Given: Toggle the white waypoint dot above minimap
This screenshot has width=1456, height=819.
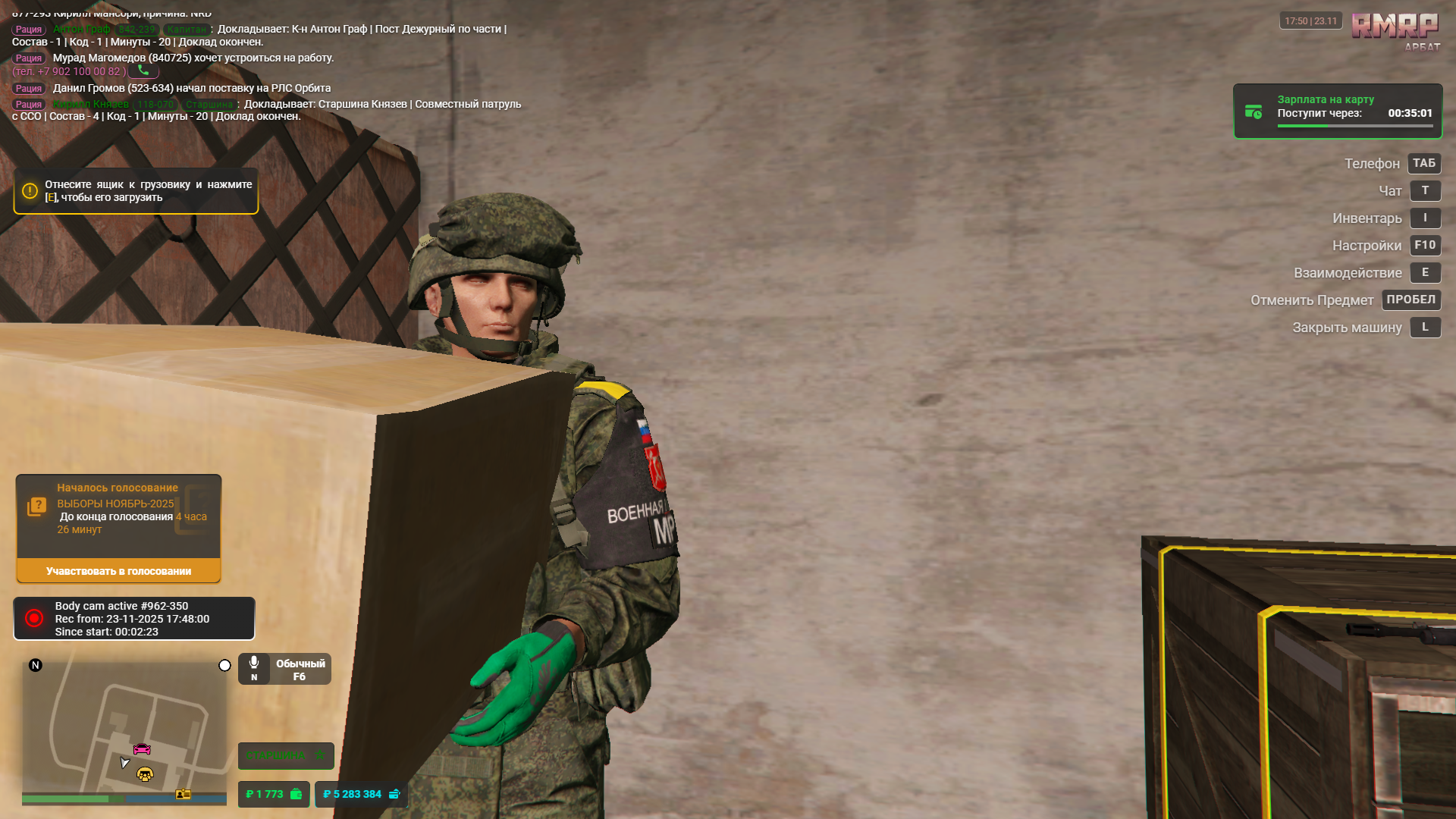Looking at the screenshot, I should (224, 665).
